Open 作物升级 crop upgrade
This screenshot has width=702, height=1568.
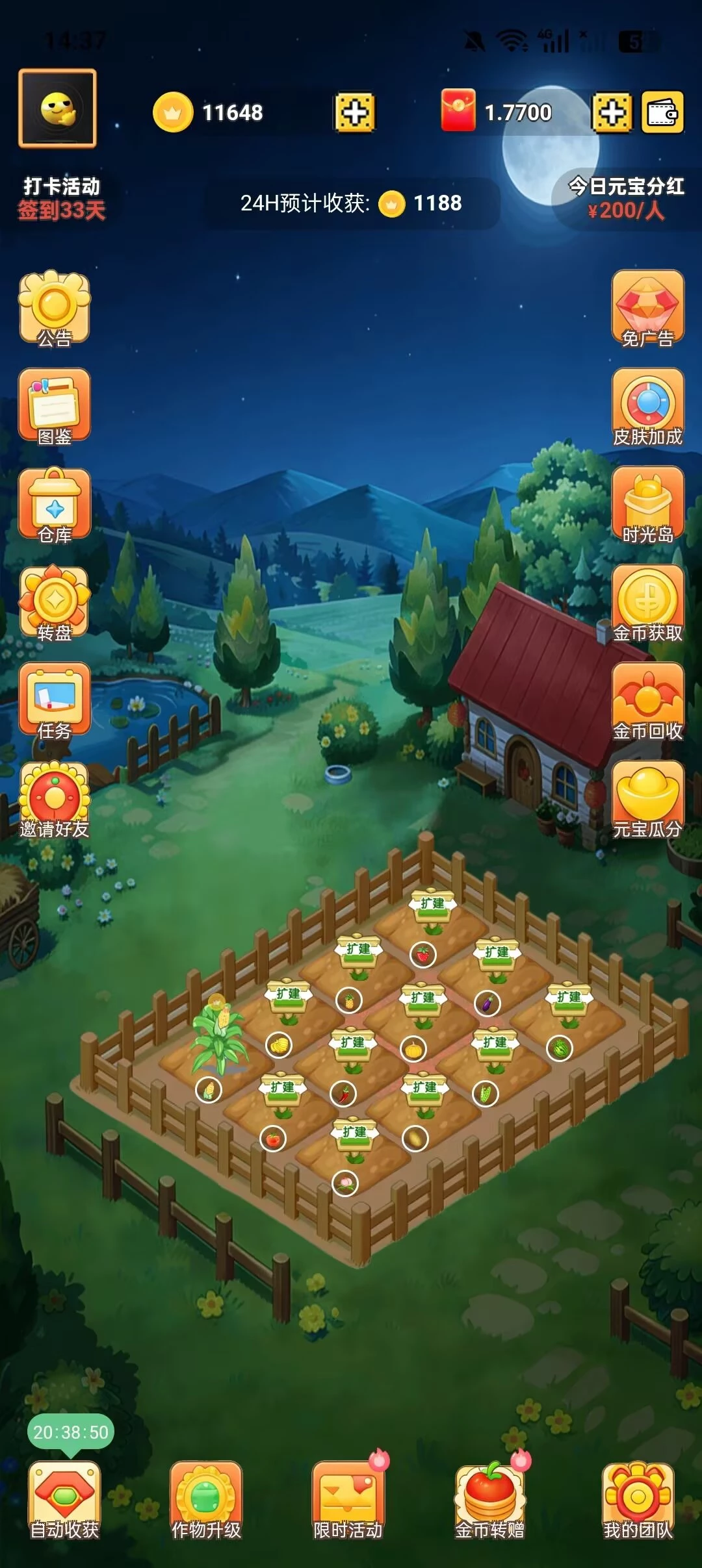click(x=206, y=1499)
